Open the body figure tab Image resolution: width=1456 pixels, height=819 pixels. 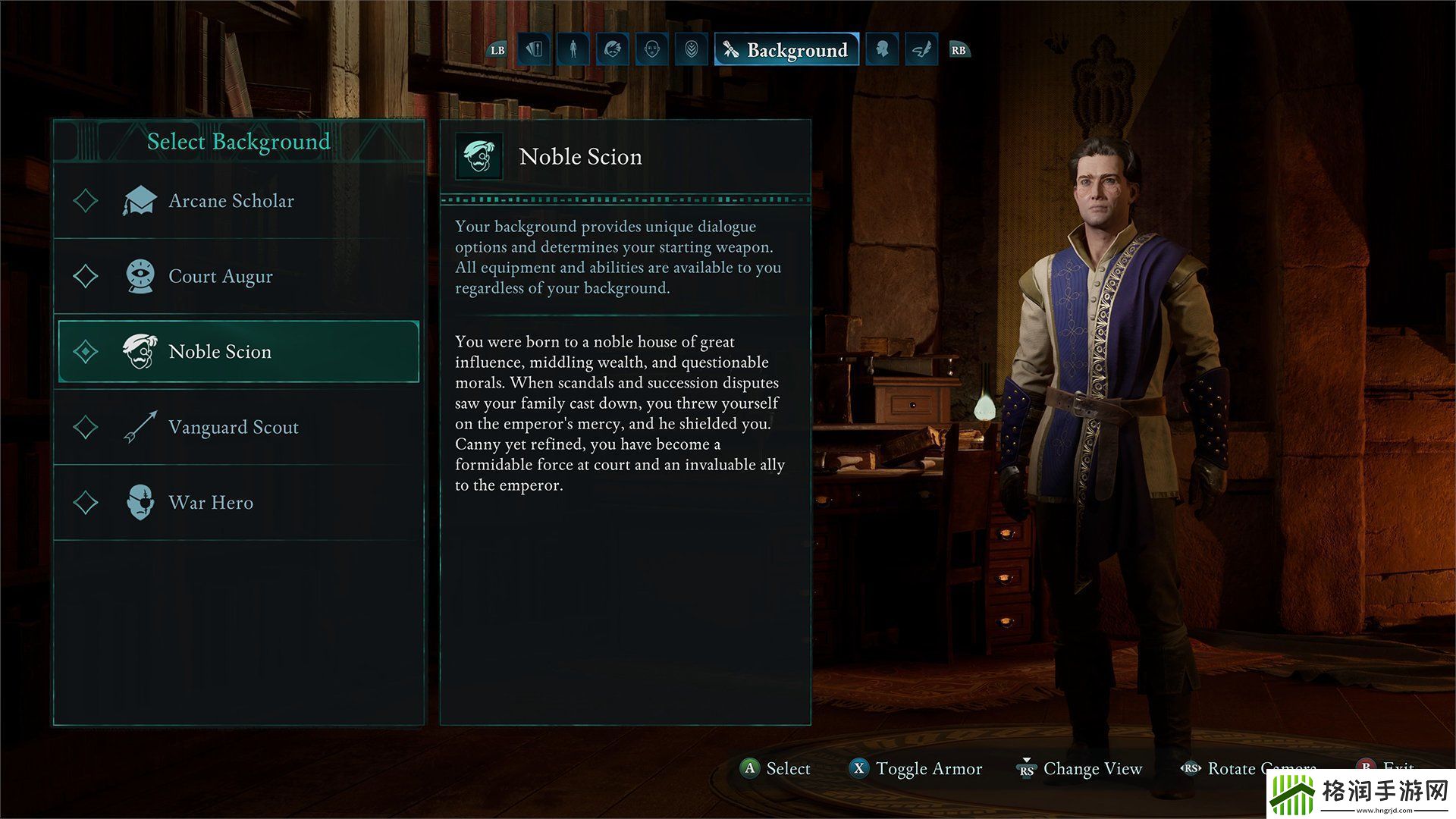coord(573,50)
